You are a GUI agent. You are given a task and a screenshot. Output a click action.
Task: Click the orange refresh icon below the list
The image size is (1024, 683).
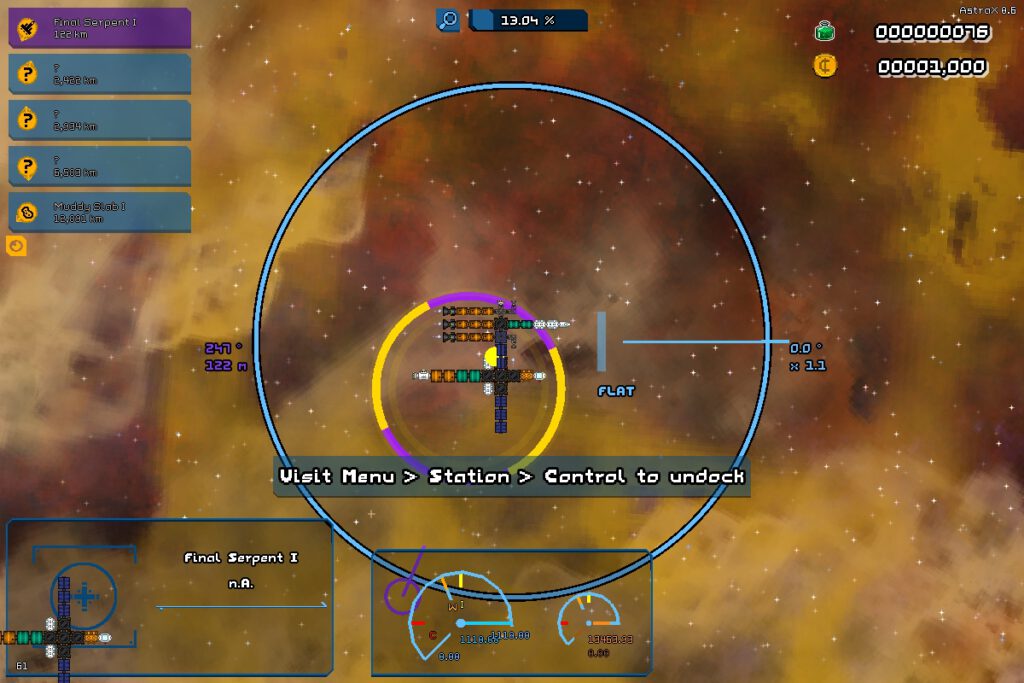click(x=16, y=245)
